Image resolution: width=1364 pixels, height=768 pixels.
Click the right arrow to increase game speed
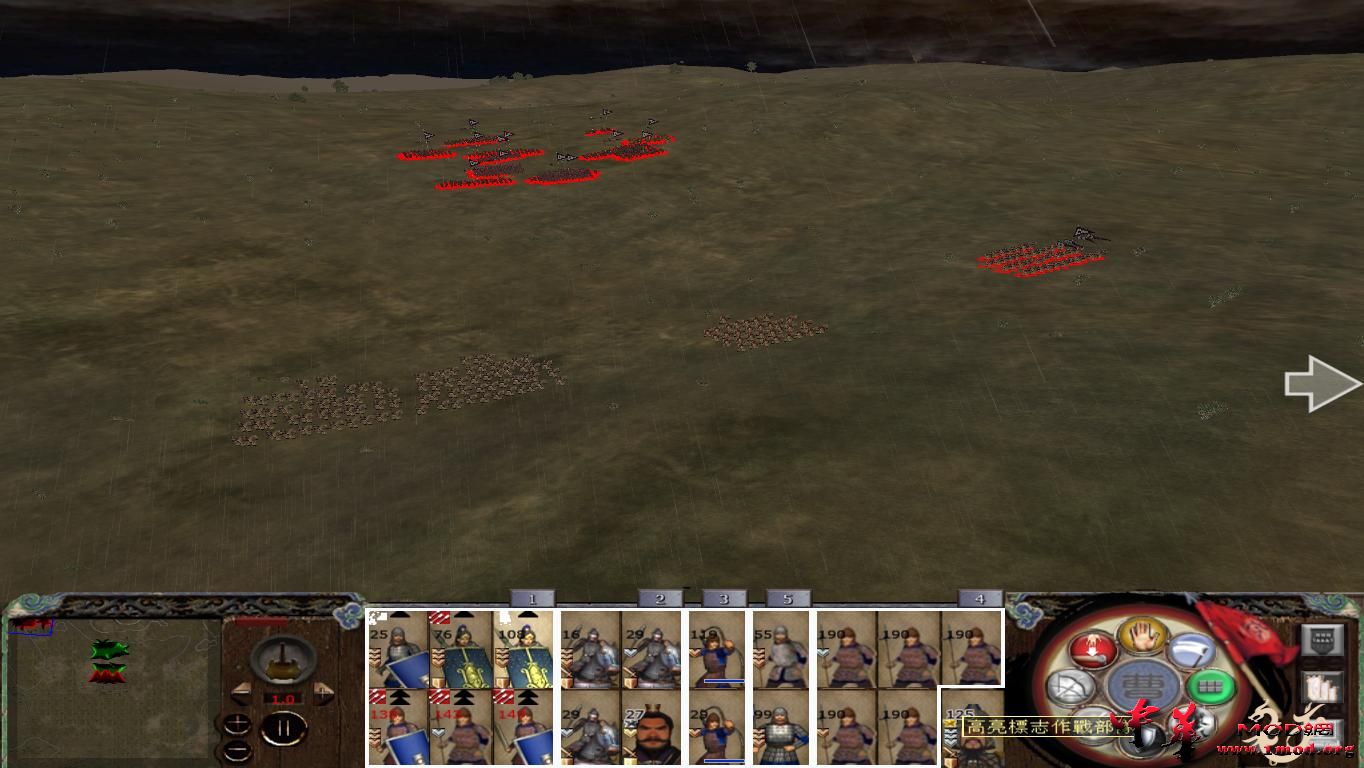[x=322, y=692]
